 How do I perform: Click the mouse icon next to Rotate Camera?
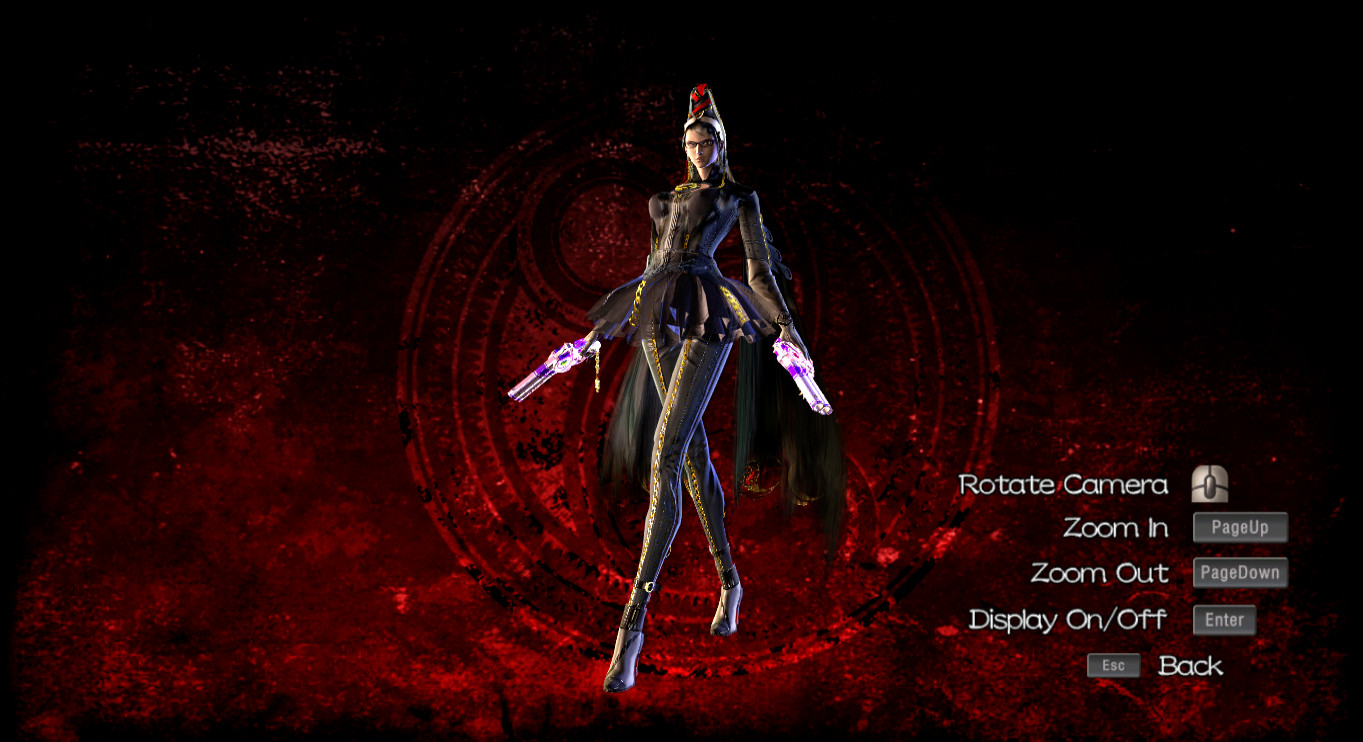pos(1210,484)
